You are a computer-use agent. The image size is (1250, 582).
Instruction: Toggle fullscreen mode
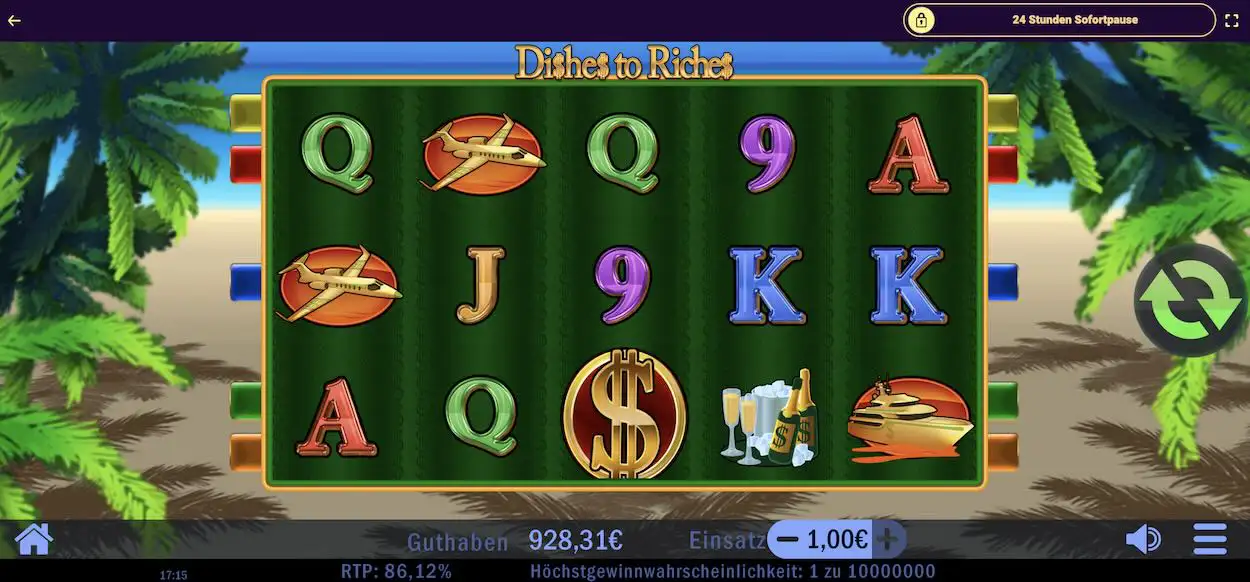1232,20
